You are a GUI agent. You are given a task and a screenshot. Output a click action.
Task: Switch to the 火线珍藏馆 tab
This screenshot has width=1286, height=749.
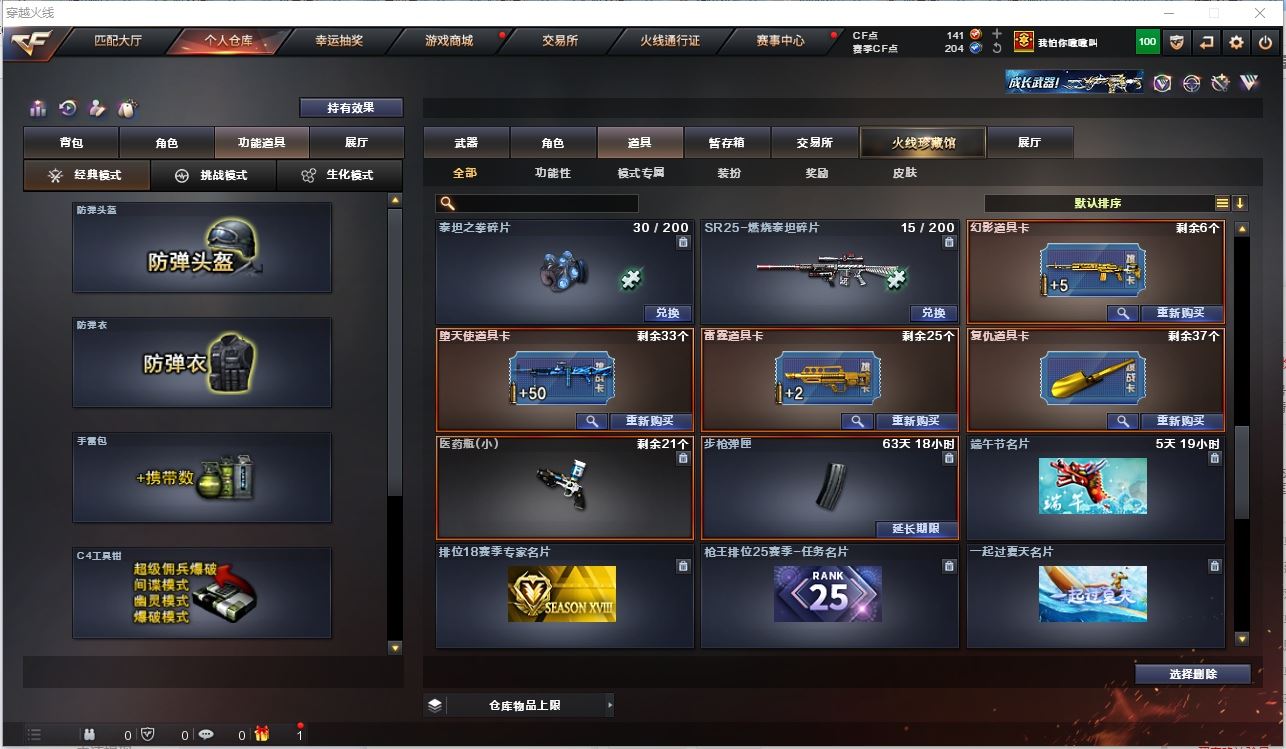tap(923, 143)
